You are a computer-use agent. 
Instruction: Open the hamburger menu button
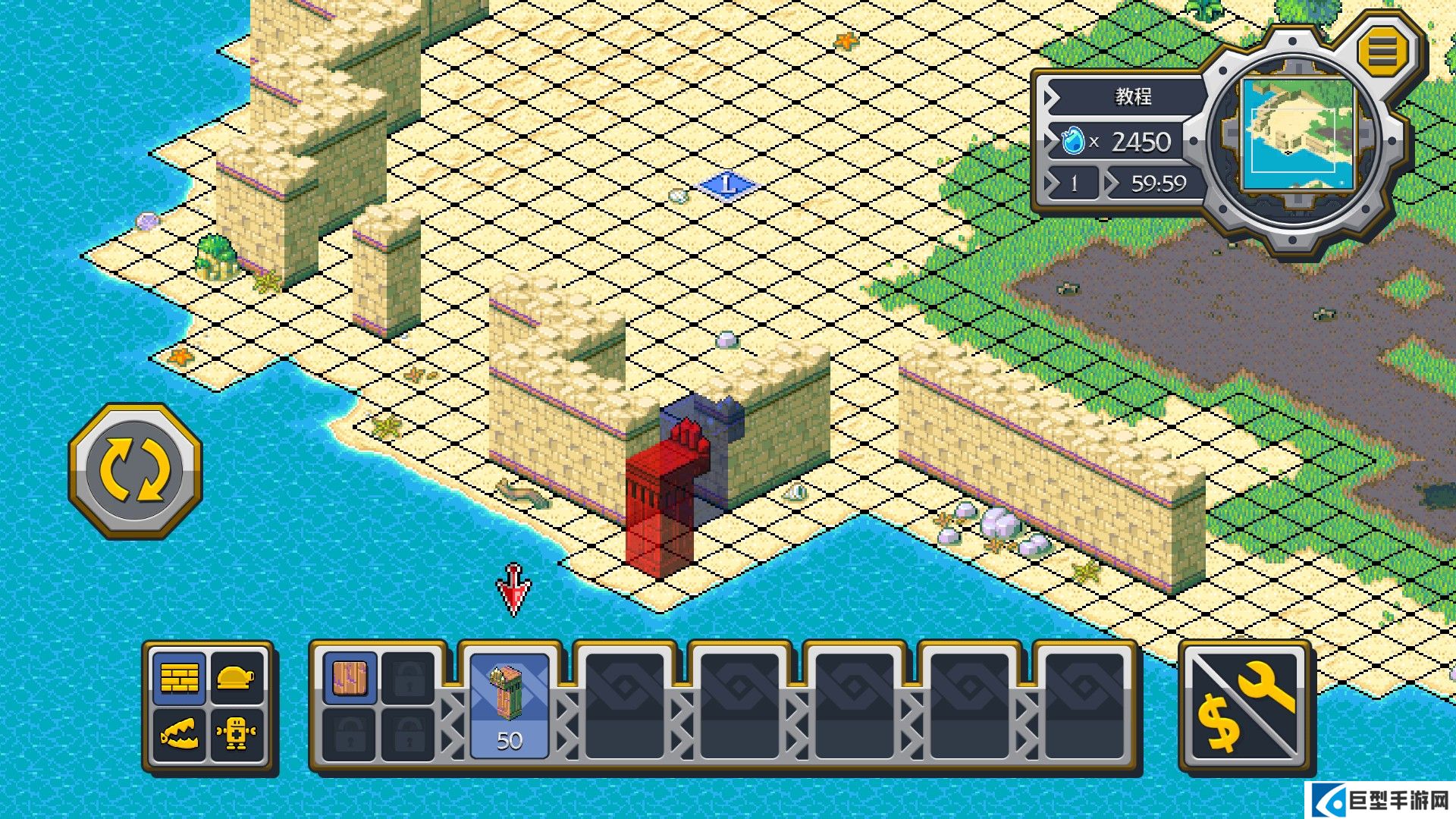(x=1382, y=52)
